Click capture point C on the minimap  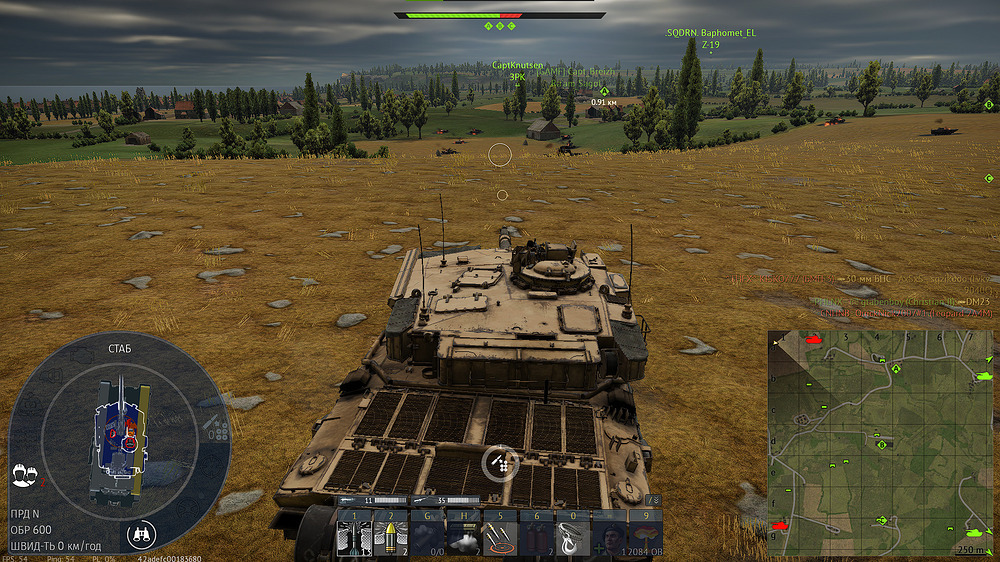882,520
